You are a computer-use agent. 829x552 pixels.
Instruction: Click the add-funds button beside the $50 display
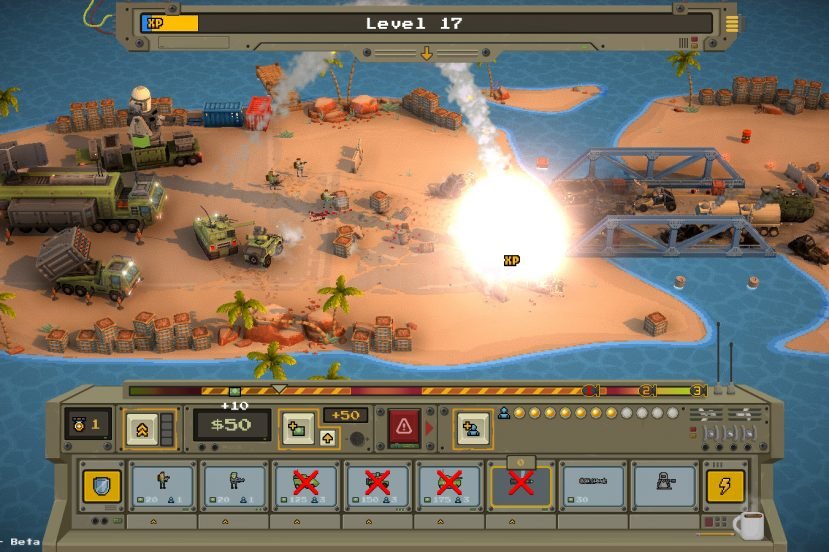(x=296, y=427)
